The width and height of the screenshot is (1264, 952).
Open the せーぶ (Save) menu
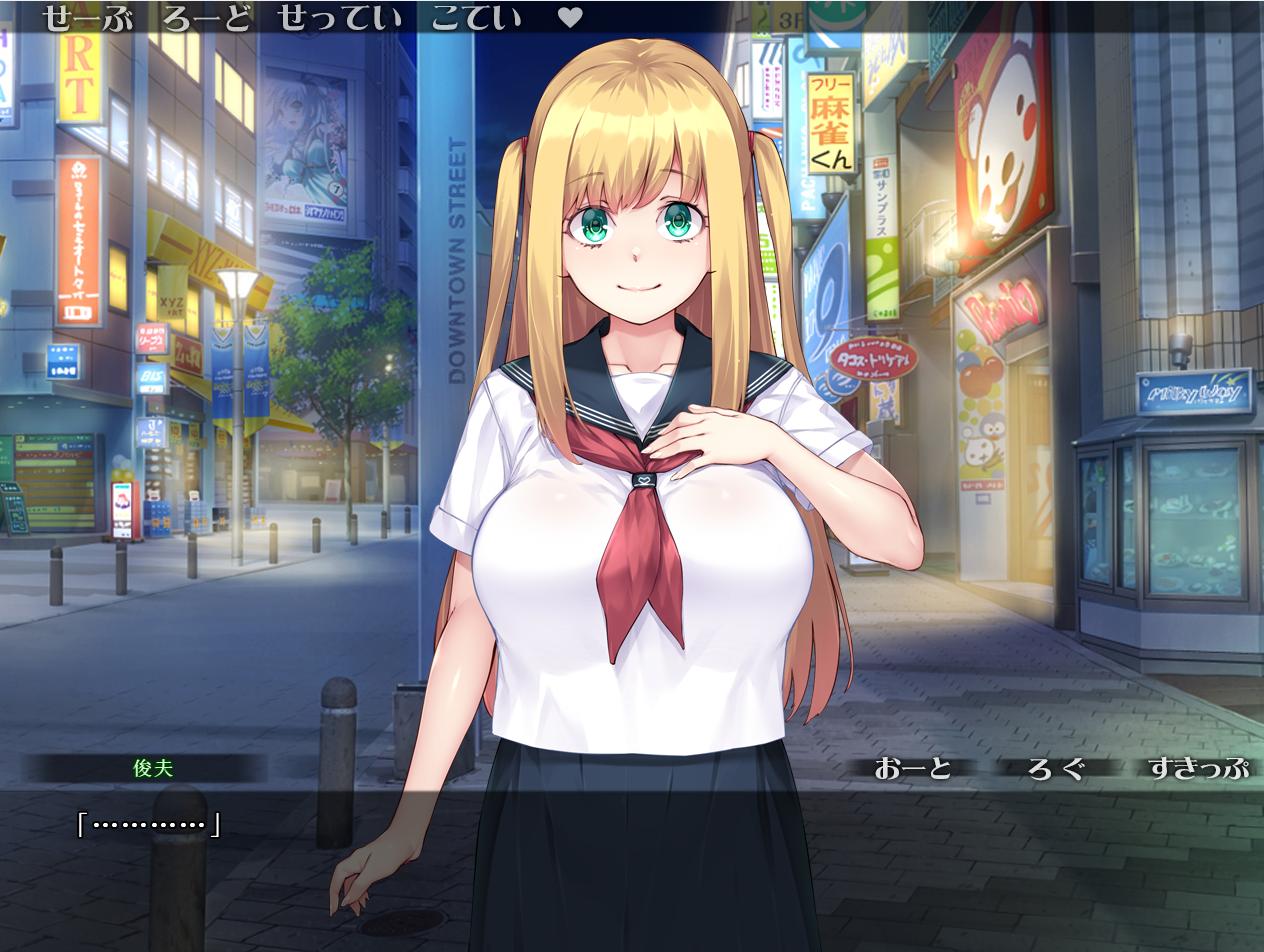(x=88, y=18)
